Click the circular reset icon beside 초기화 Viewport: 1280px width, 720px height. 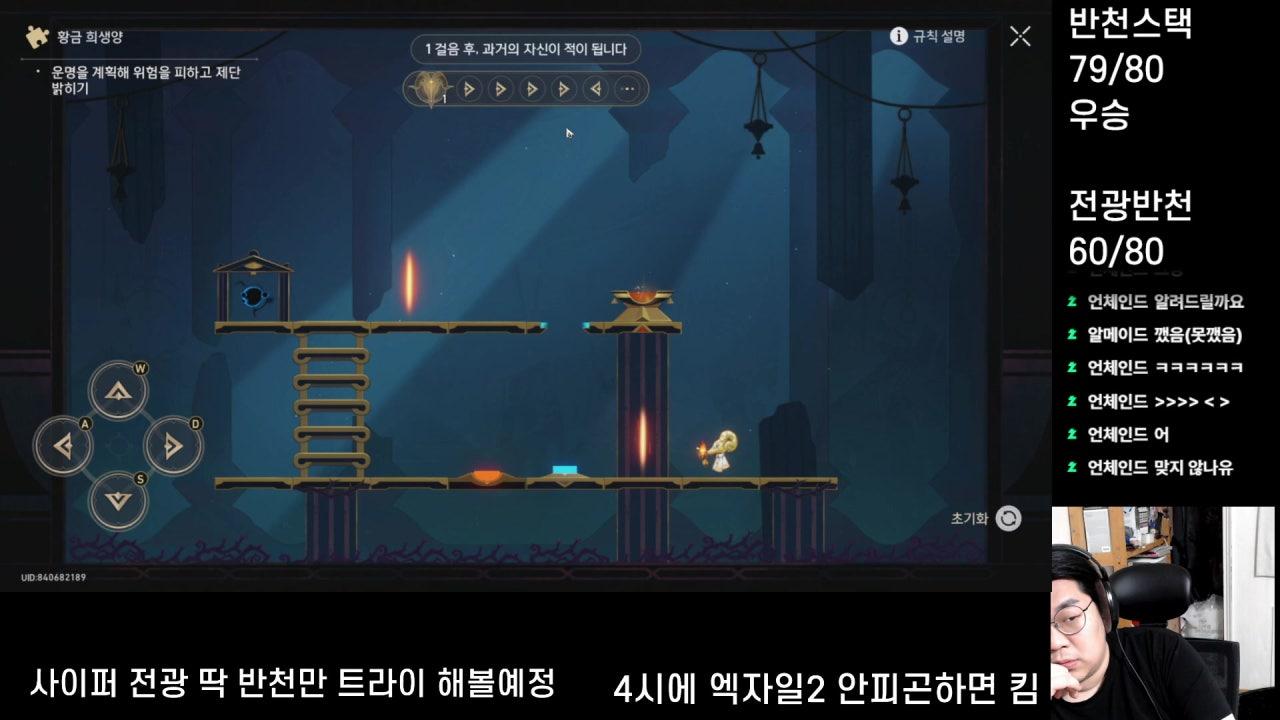click(x=1006, y=520)
